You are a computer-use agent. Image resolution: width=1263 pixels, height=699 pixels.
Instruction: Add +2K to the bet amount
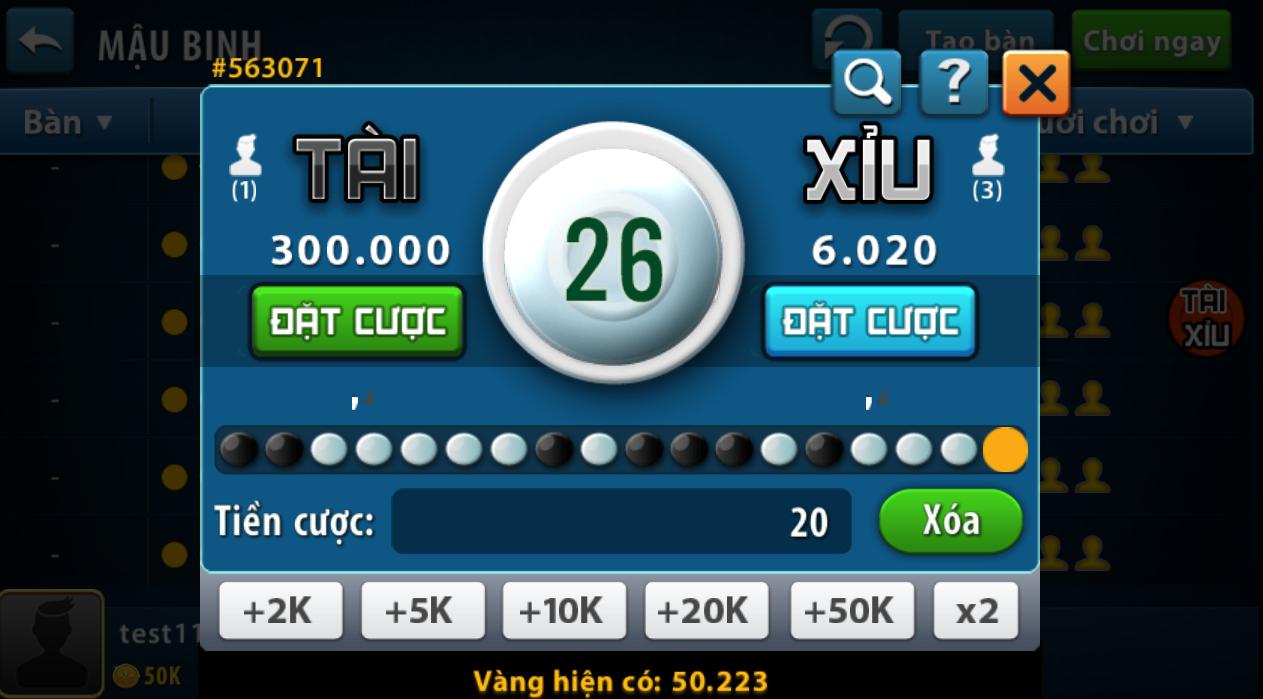coord(280,610)
